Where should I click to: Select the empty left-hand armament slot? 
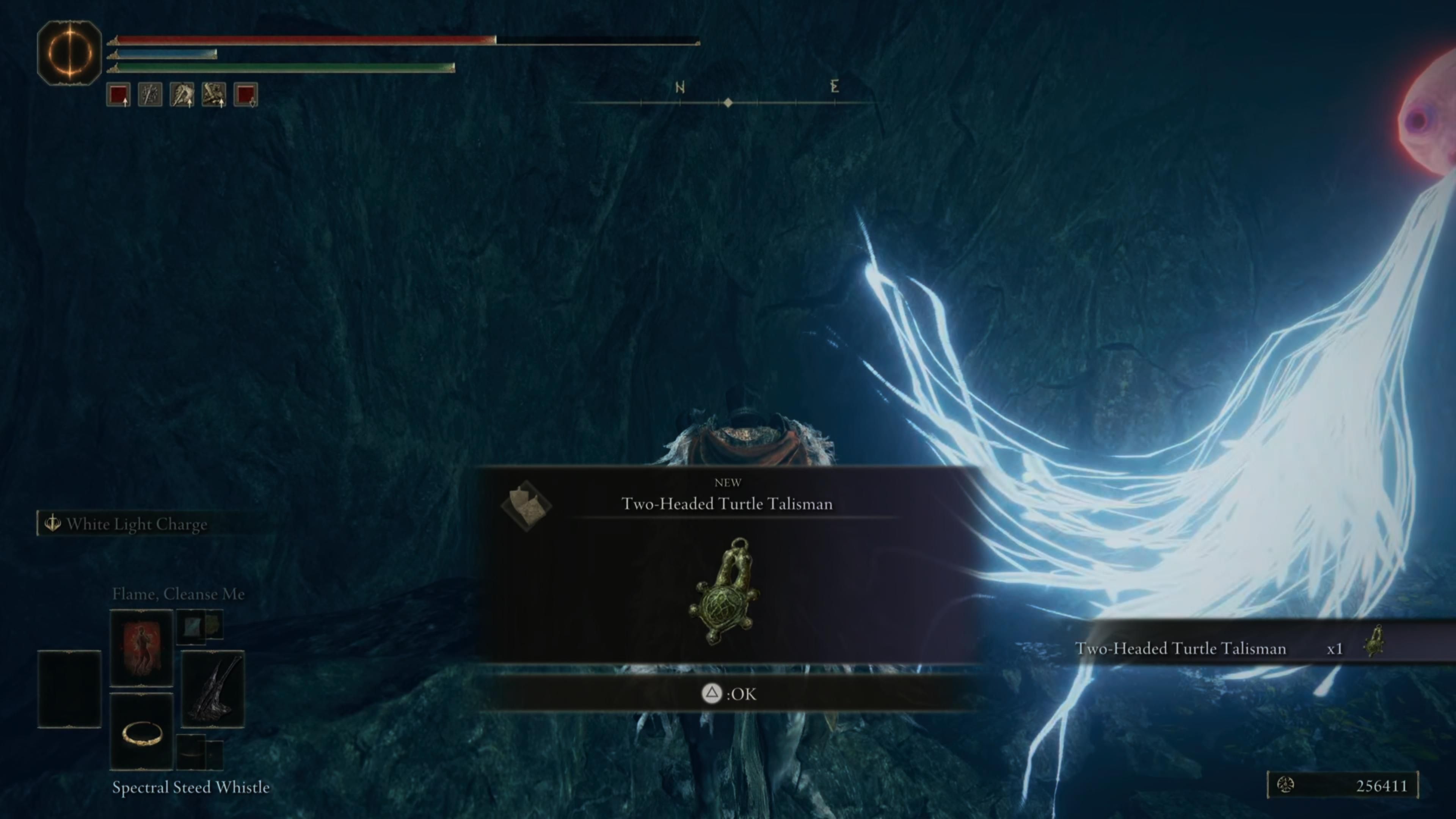click(69, 689)
